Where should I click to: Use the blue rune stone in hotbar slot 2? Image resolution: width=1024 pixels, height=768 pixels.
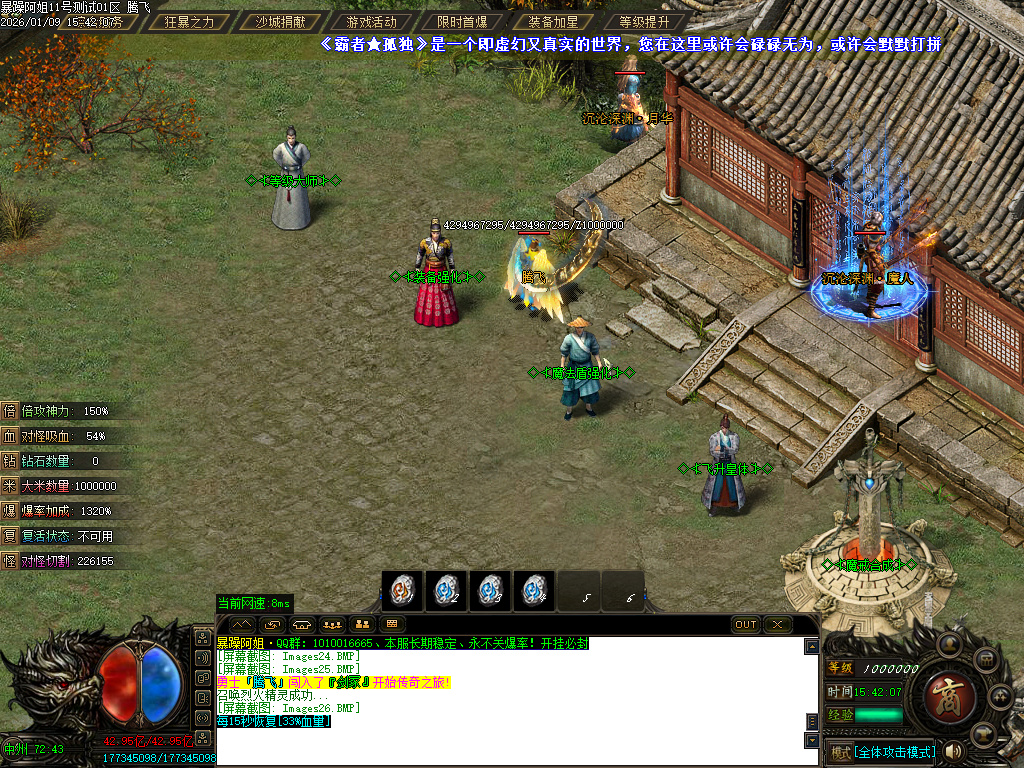(x=446, y=590)
